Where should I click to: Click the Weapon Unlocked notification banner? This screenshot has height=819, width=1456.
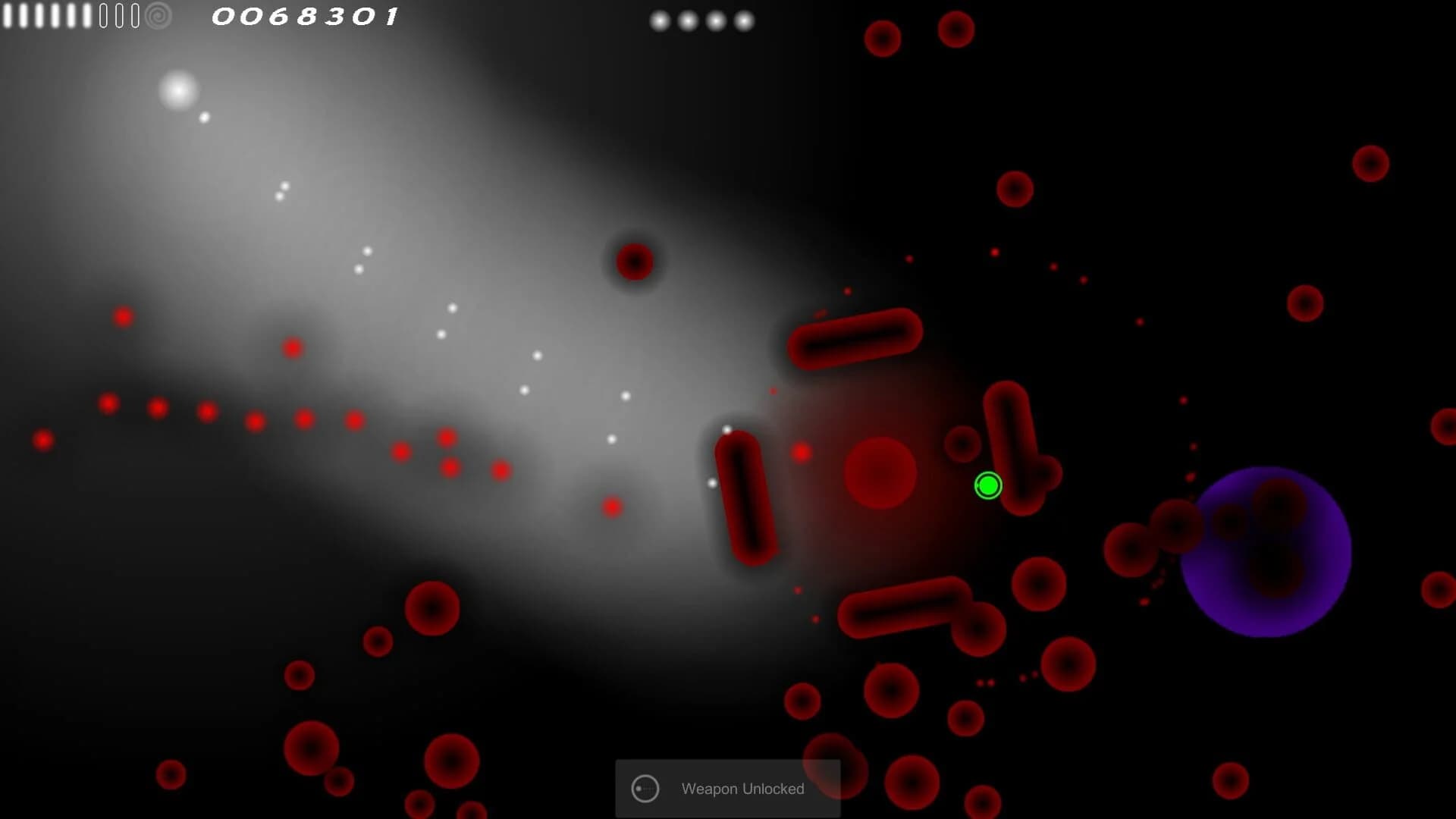coord(727,789)
